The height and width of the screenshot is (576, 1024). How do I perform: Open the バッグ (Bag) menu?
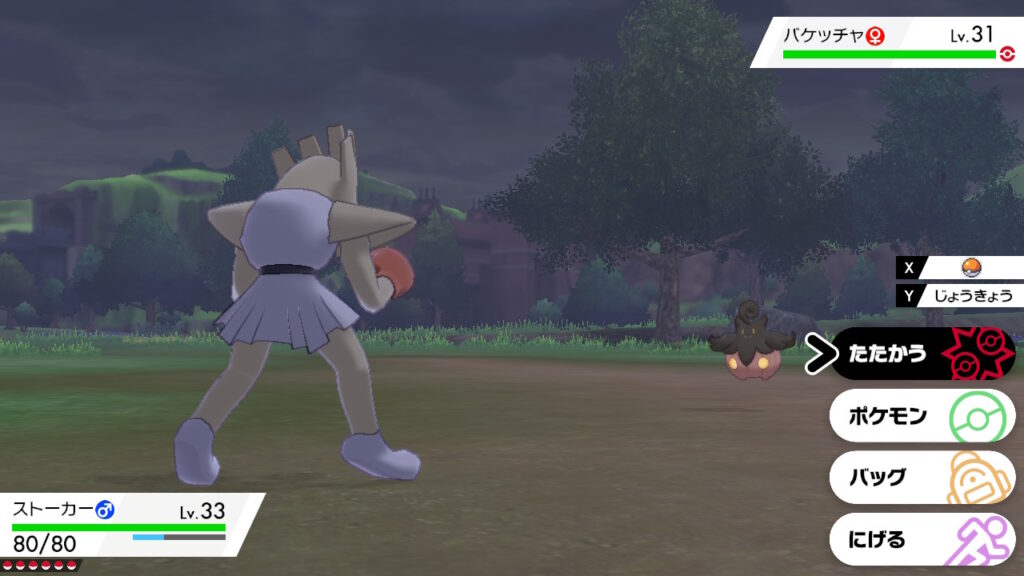(x=920, y=478)
